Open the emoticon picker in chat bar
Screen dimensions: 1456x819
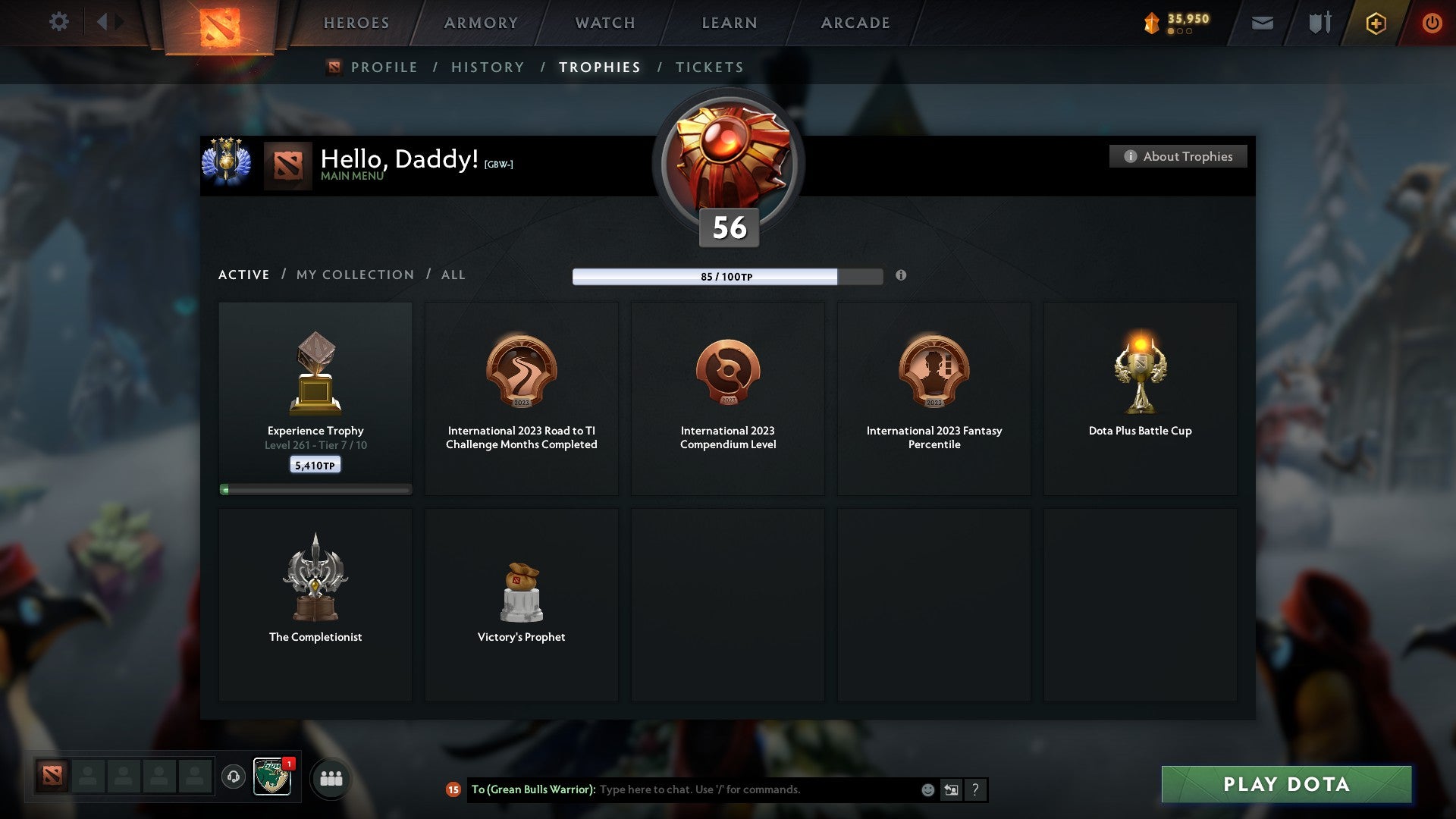pyautogui.click(x=927, y=789)
